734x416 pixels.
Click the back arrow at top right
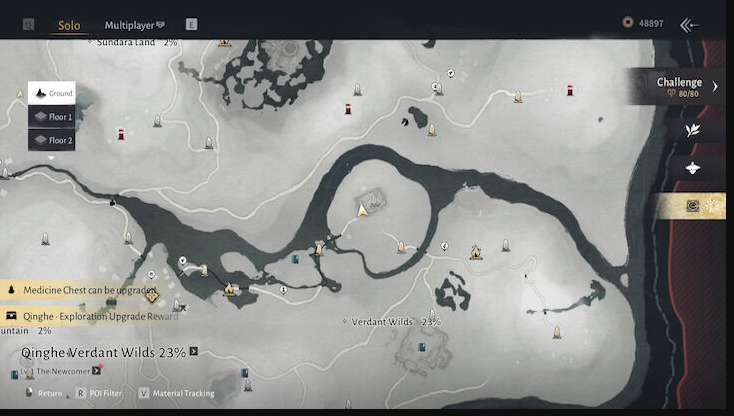tap(688, 25)
